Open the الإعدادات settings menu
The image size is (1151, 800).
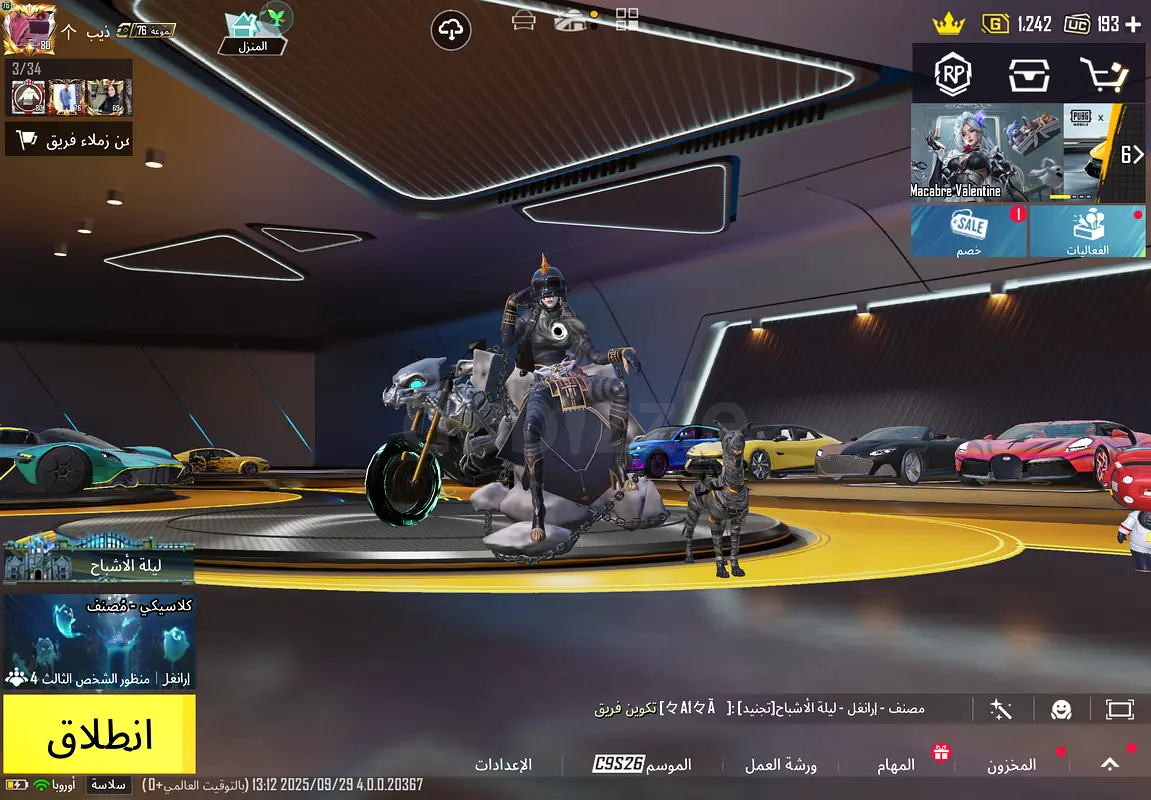tap(503, 765)
